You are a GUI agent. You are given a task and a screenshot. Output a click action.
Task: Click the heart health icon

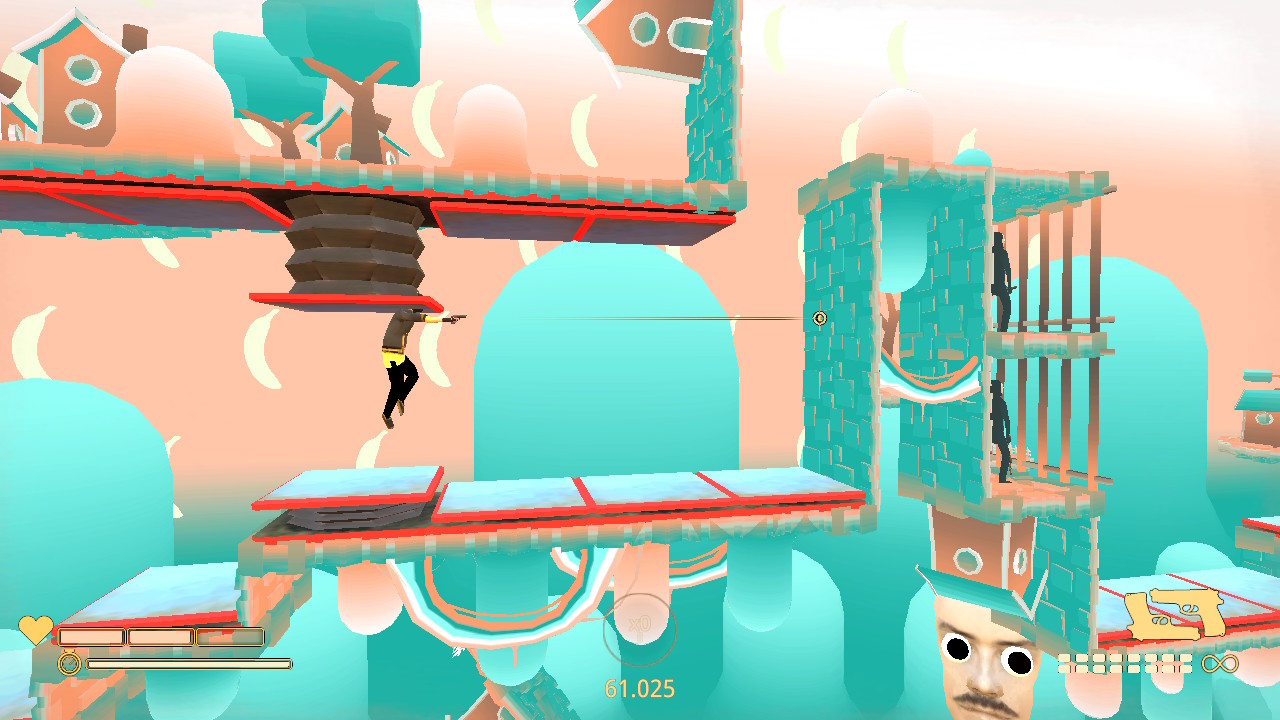[35, 630]
